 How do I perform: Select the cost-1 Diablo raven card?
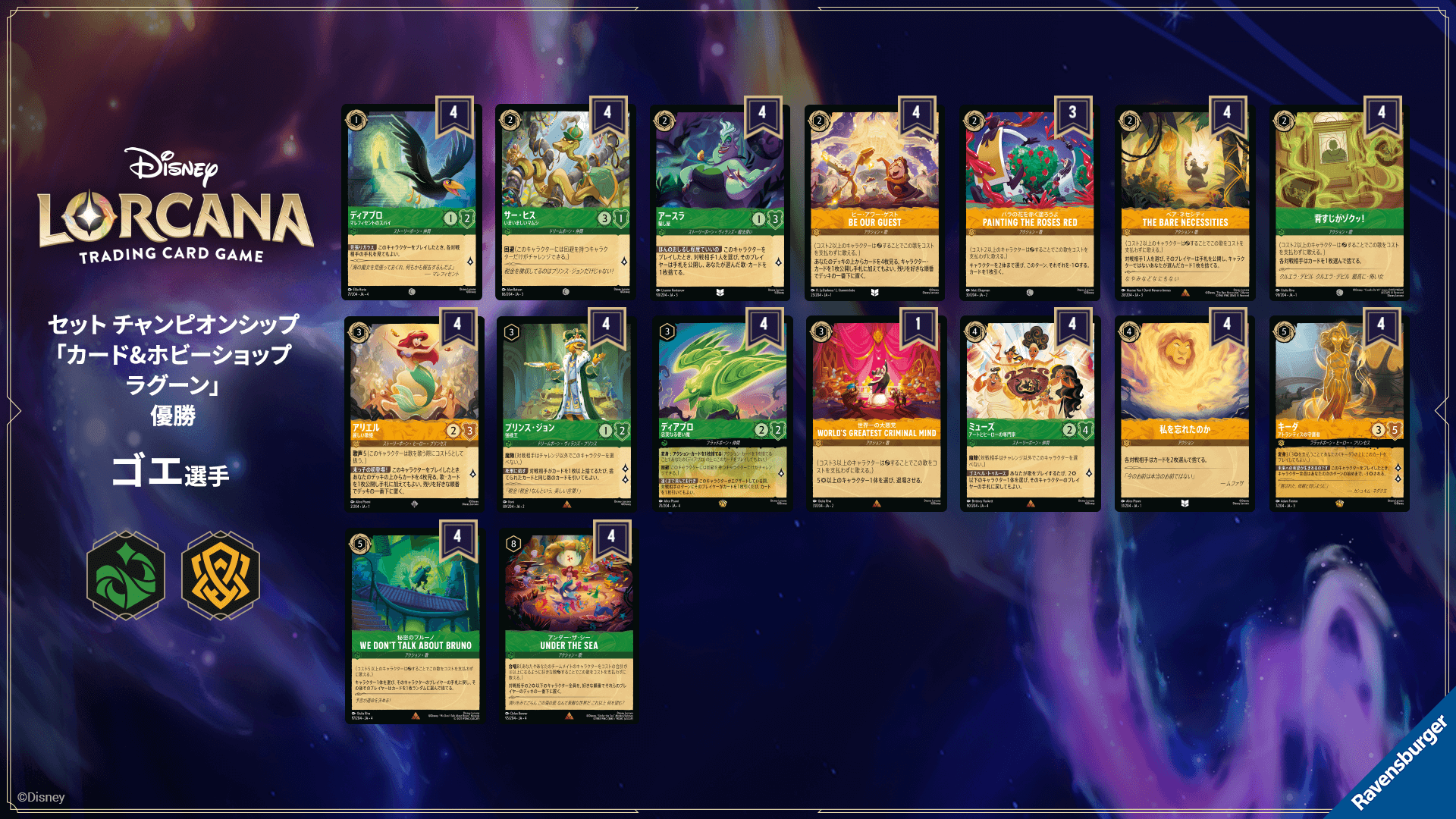click(412, 202)
